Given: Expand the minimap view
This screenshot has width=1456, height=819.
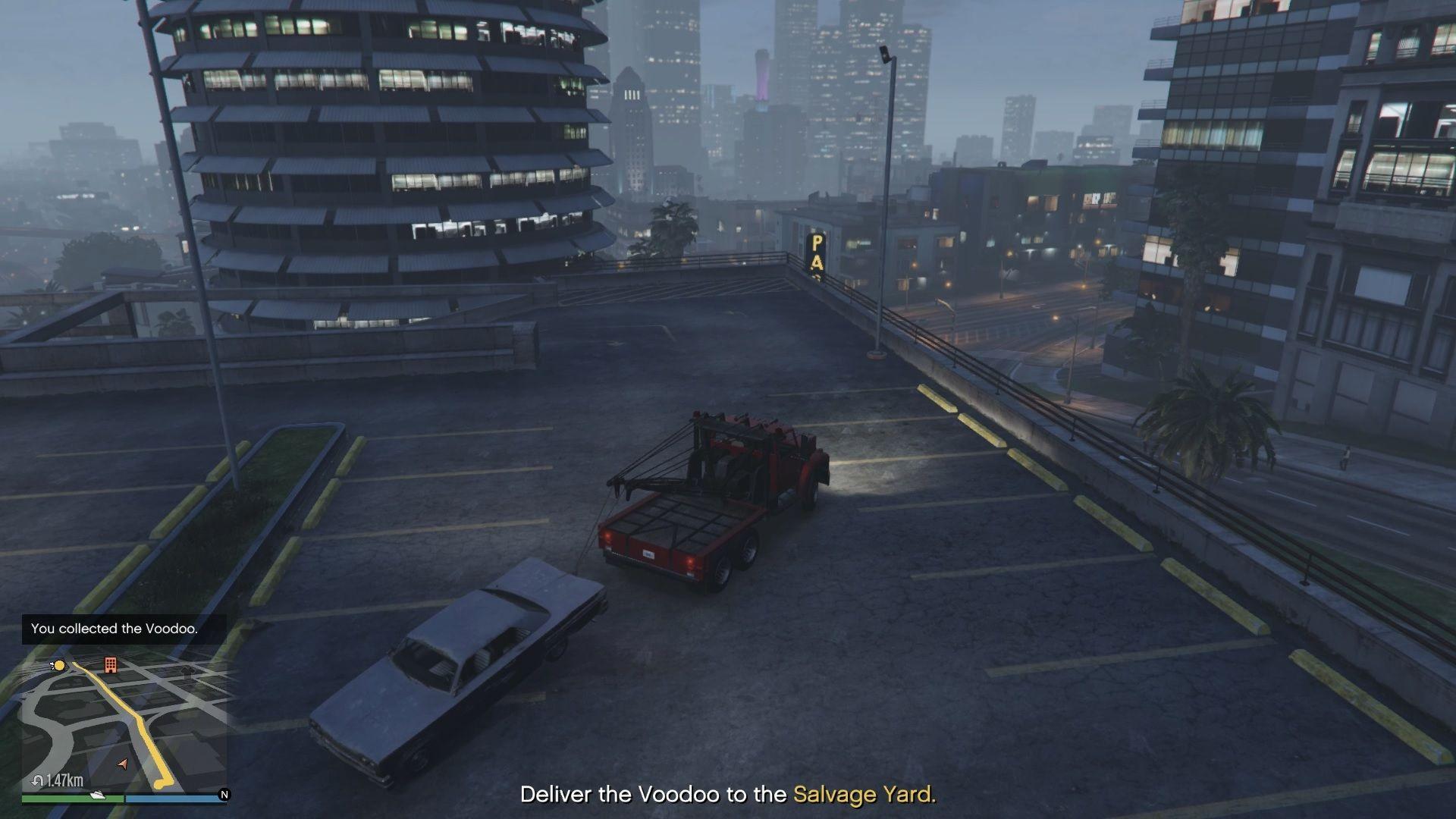Looking at the screenshot, I should [125, 724].
